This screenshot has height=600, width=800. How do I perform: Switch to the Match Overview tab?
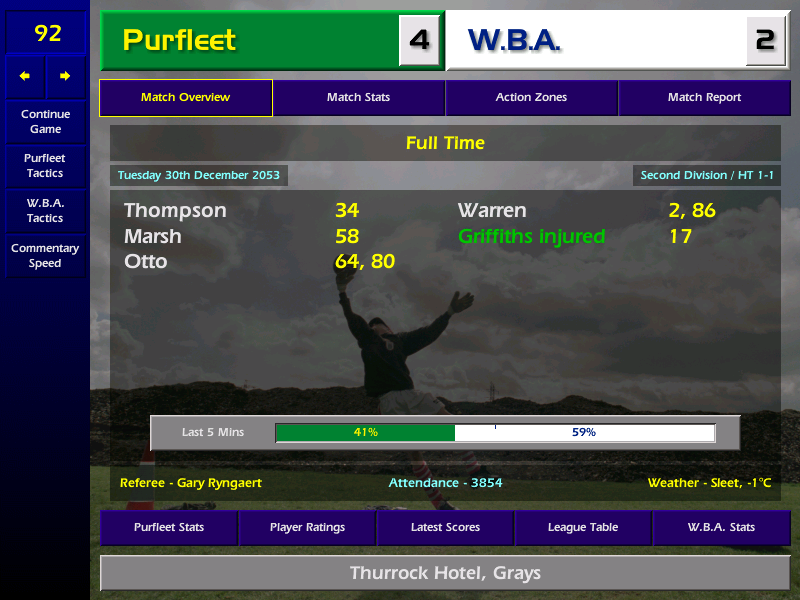click(186, 98)
